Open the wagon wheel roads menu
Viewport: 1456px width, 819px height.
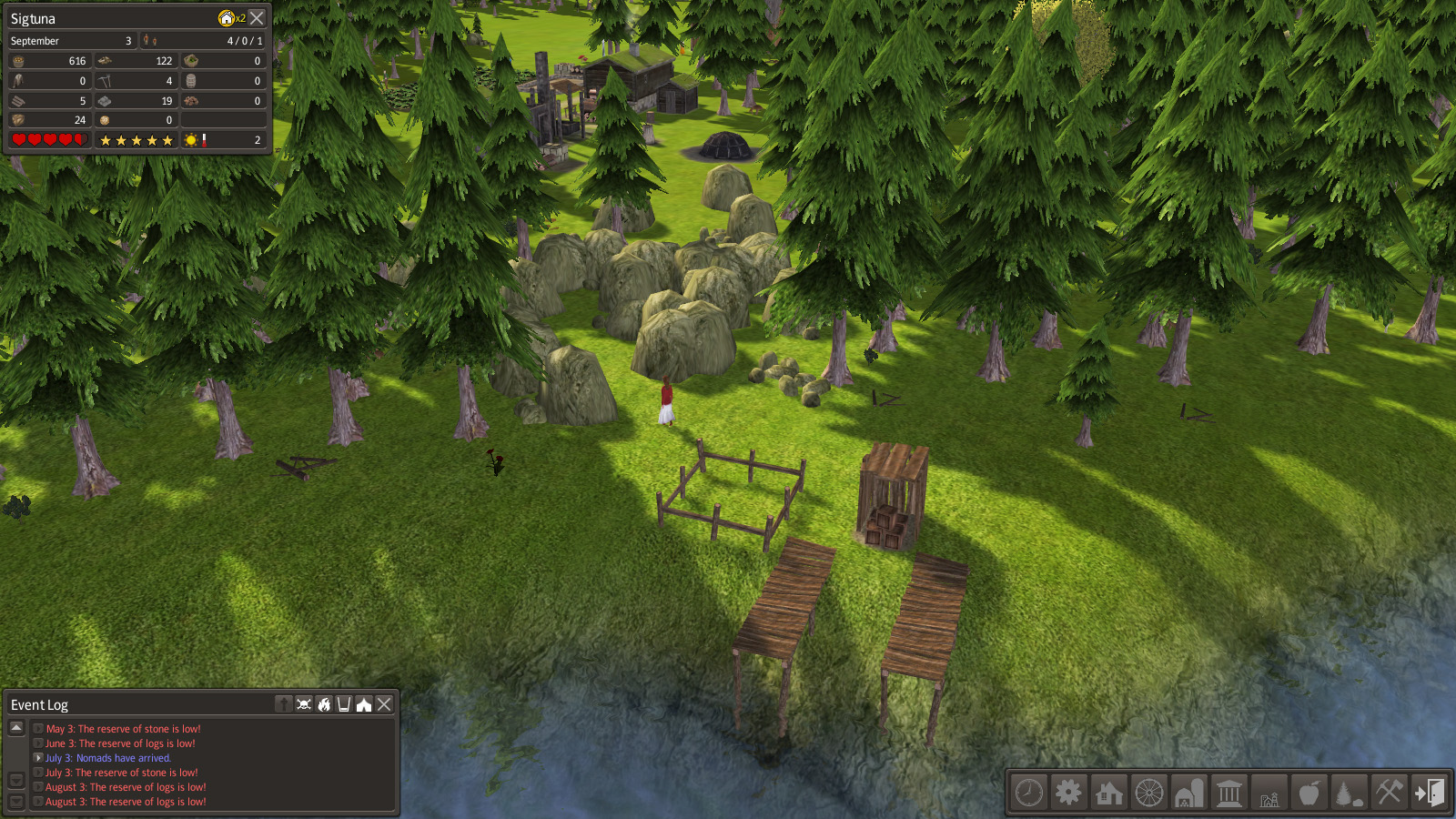coord(1149,793)
